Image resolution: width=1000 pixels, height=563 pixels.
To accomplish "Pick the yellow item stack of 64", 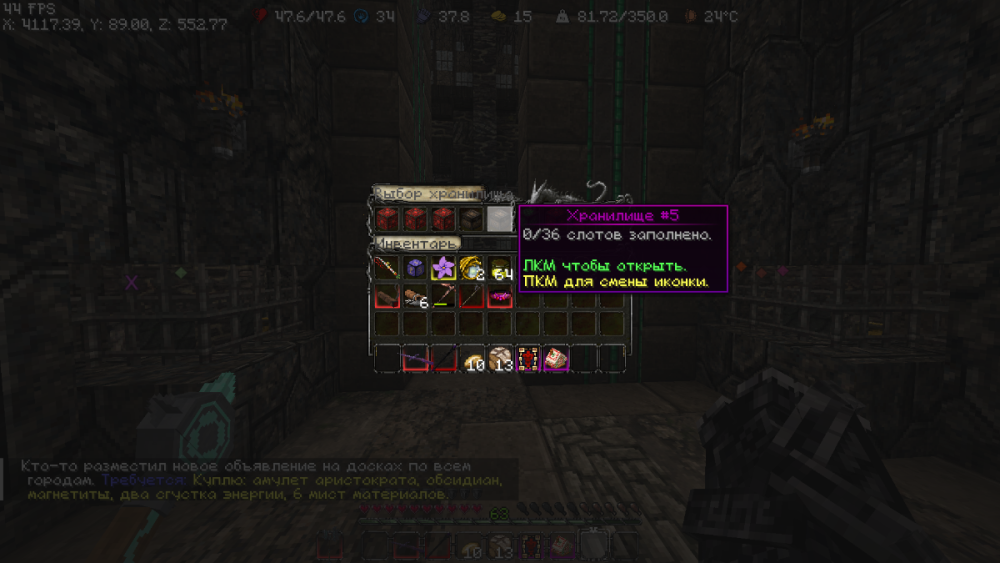I will tap(498, 268).
